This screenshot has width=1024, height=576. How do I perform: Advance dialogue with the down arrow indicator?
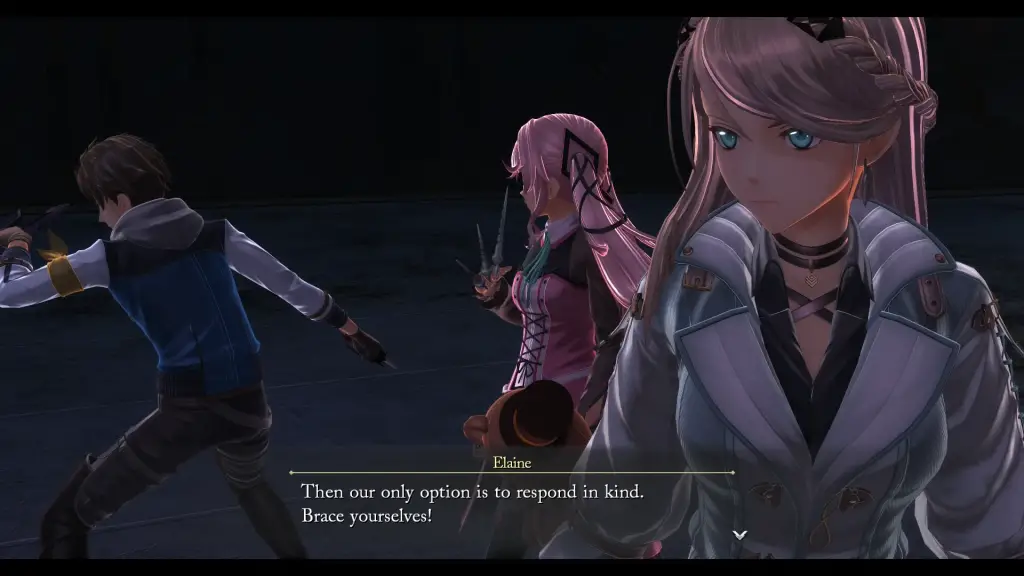[x=739, y=535]
